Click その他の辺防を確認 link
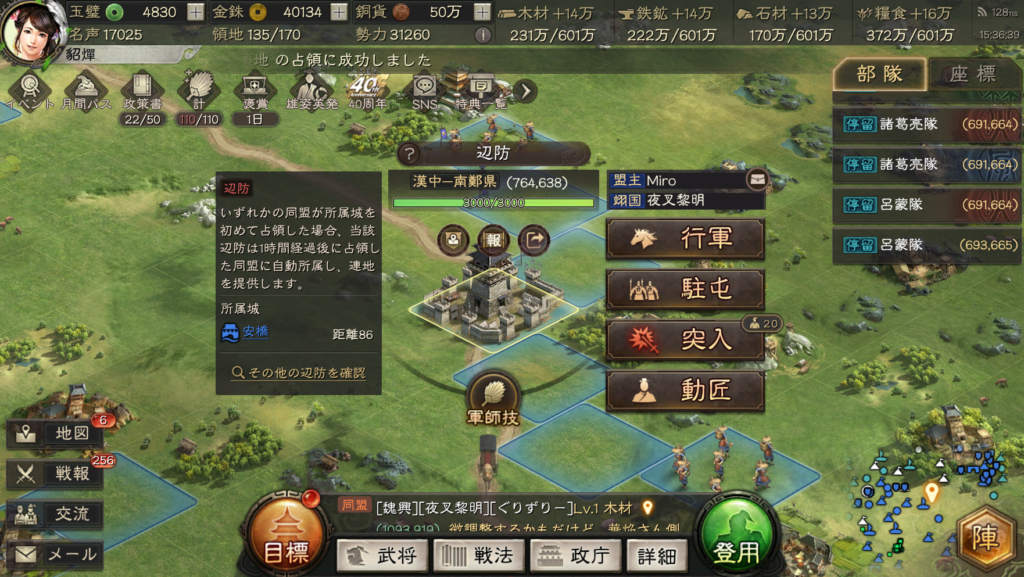This screenshot has height=577, width=1024. pos(298,373)
